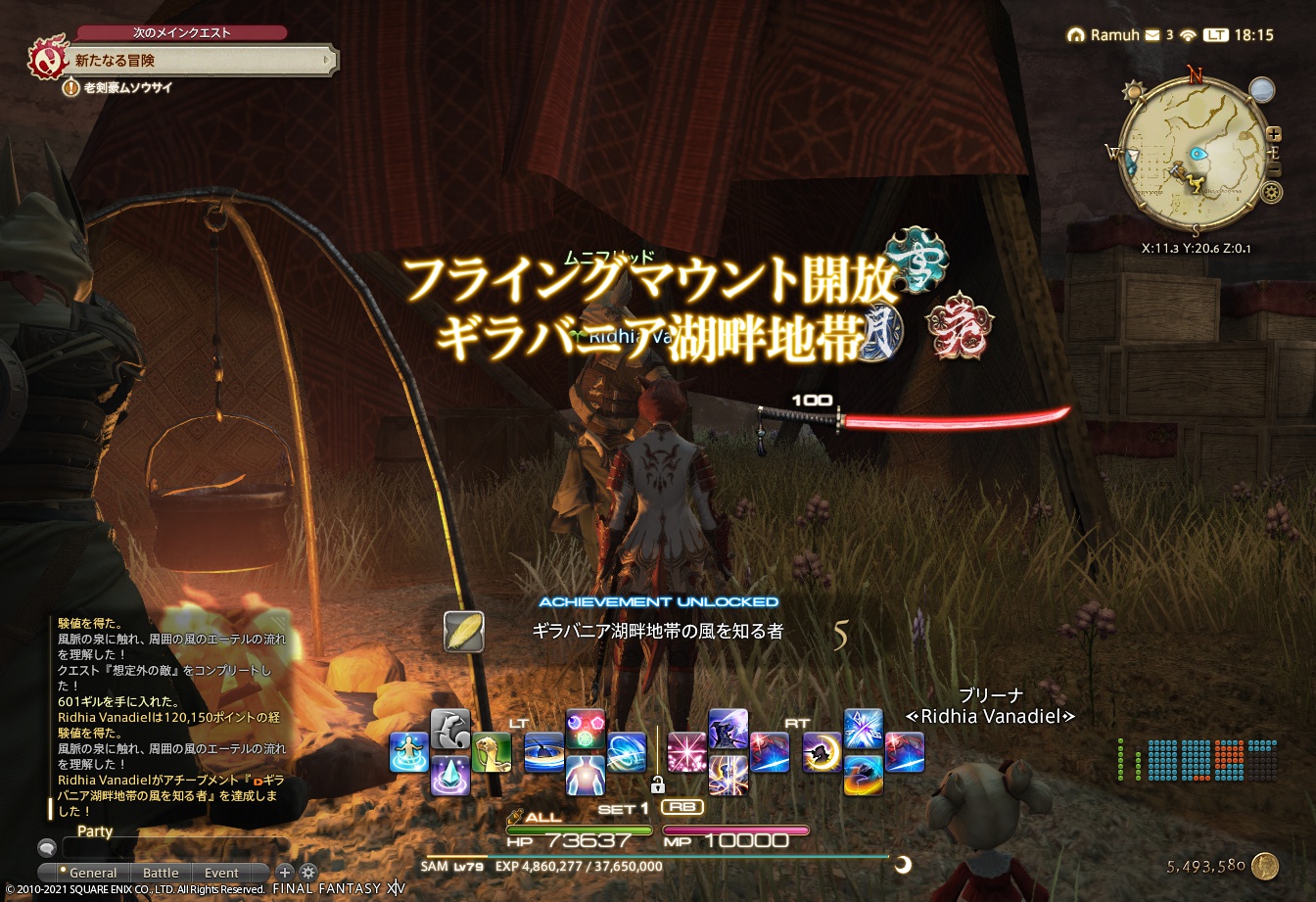Toggle the hotbar lock padlock
The image size is (1316, 902).
coord(659,784)
